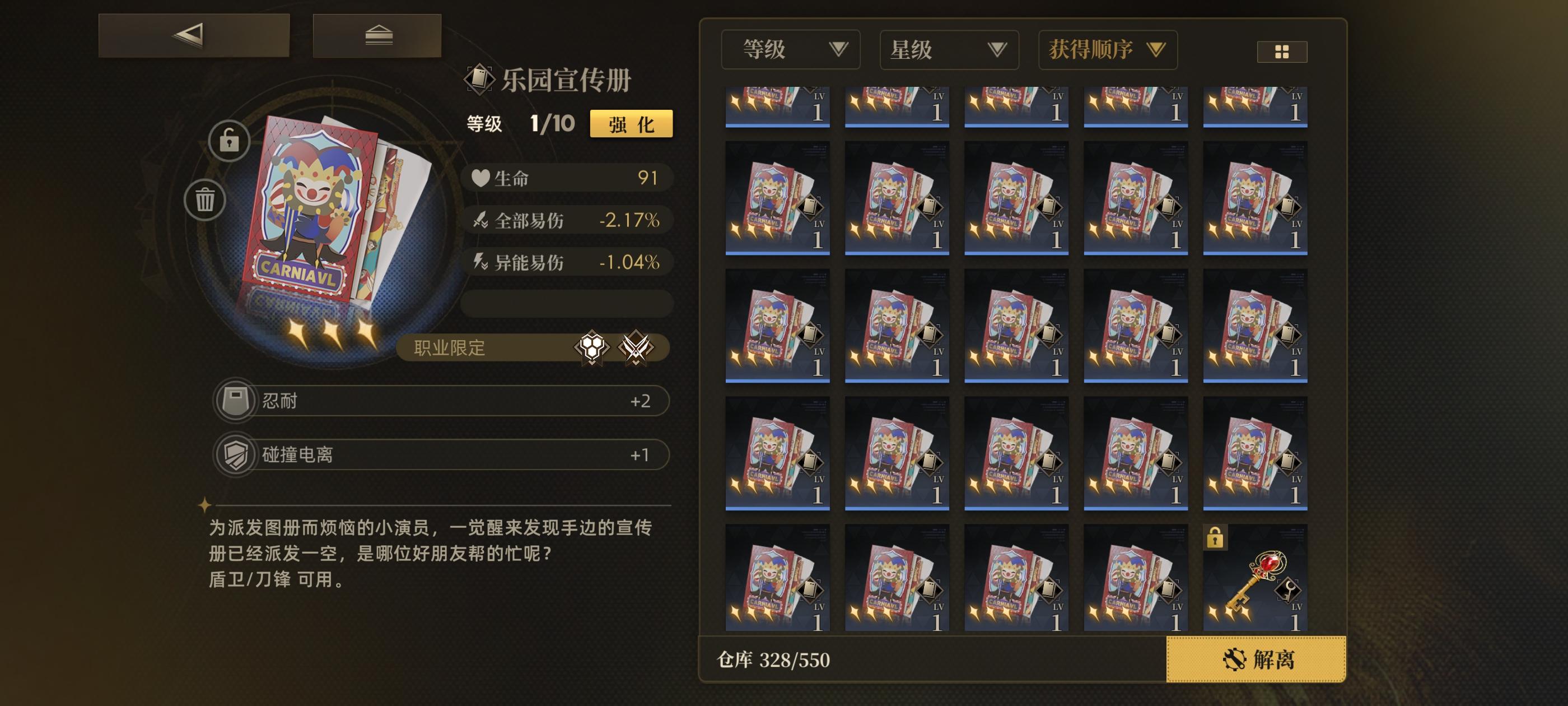Click the card icon beside 乐园宣传册 title
This screenshot has height=706, width=1568.
(480, 79)
